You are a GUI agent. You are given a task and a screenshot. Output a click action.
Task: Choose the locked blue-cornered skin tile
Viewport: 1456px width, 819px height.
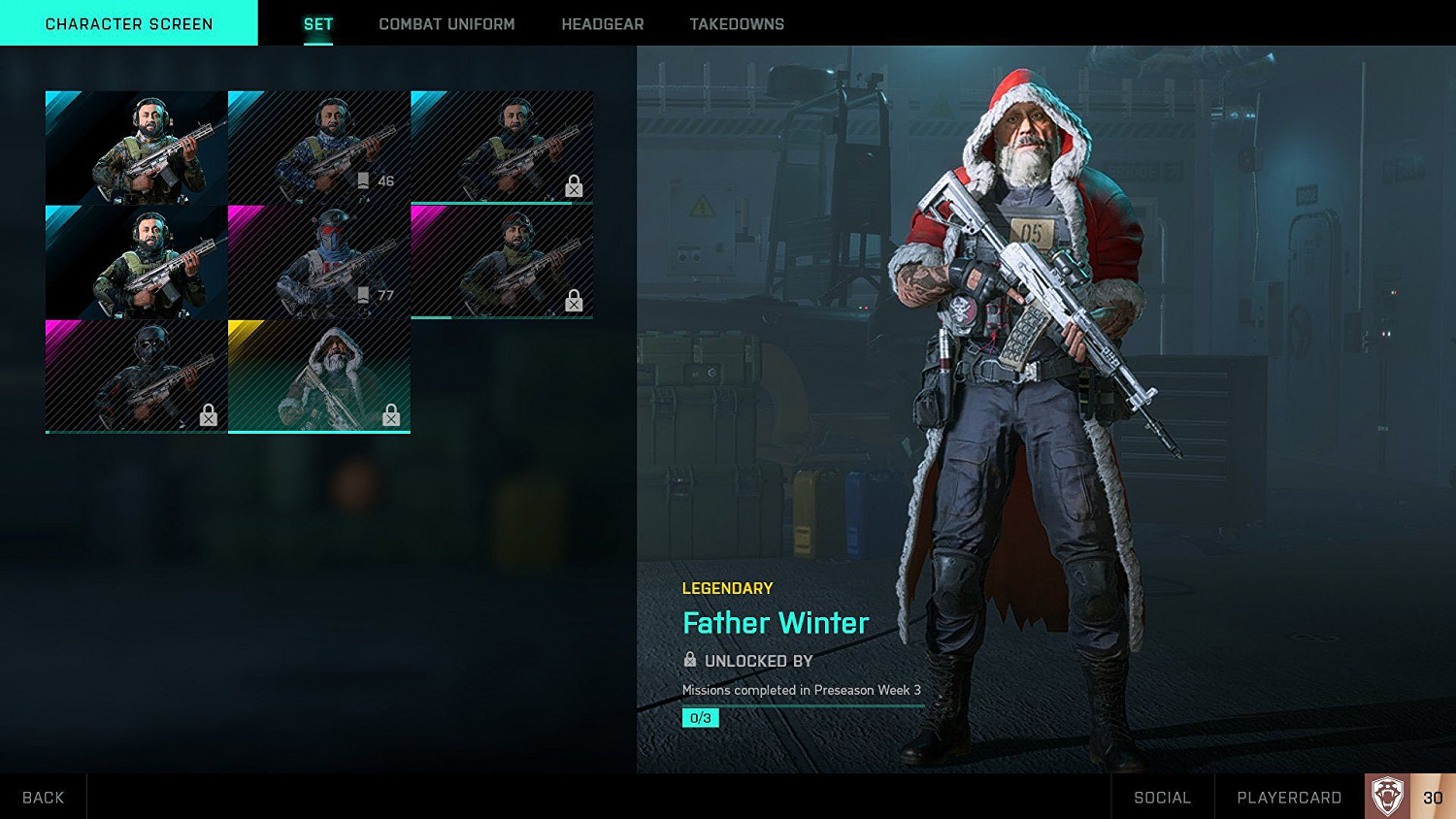[x=502, y=147]
